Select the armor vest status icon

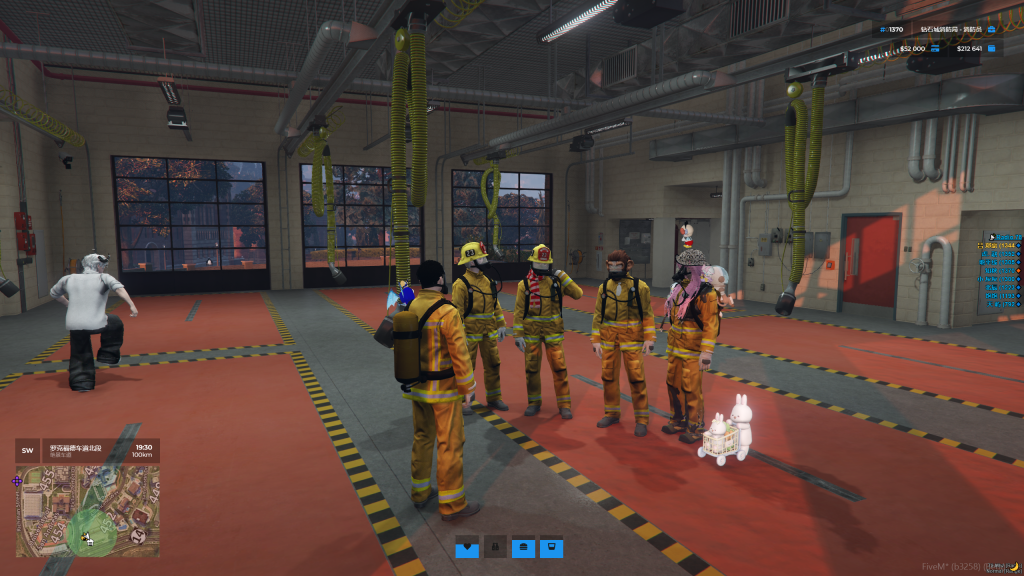coord(495,547)
